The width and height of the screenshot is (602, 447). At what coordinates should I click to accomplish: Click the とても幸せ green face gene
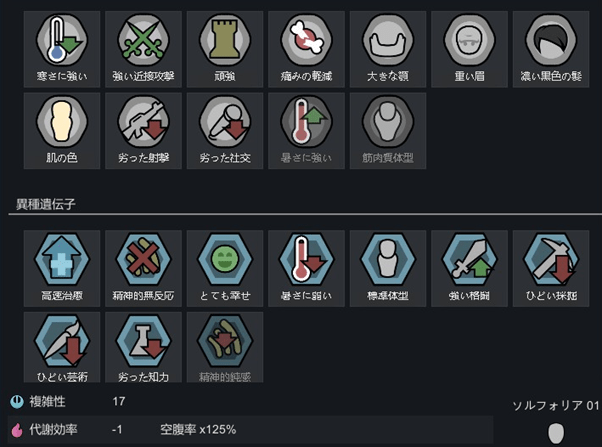click(x=223, y=262)
